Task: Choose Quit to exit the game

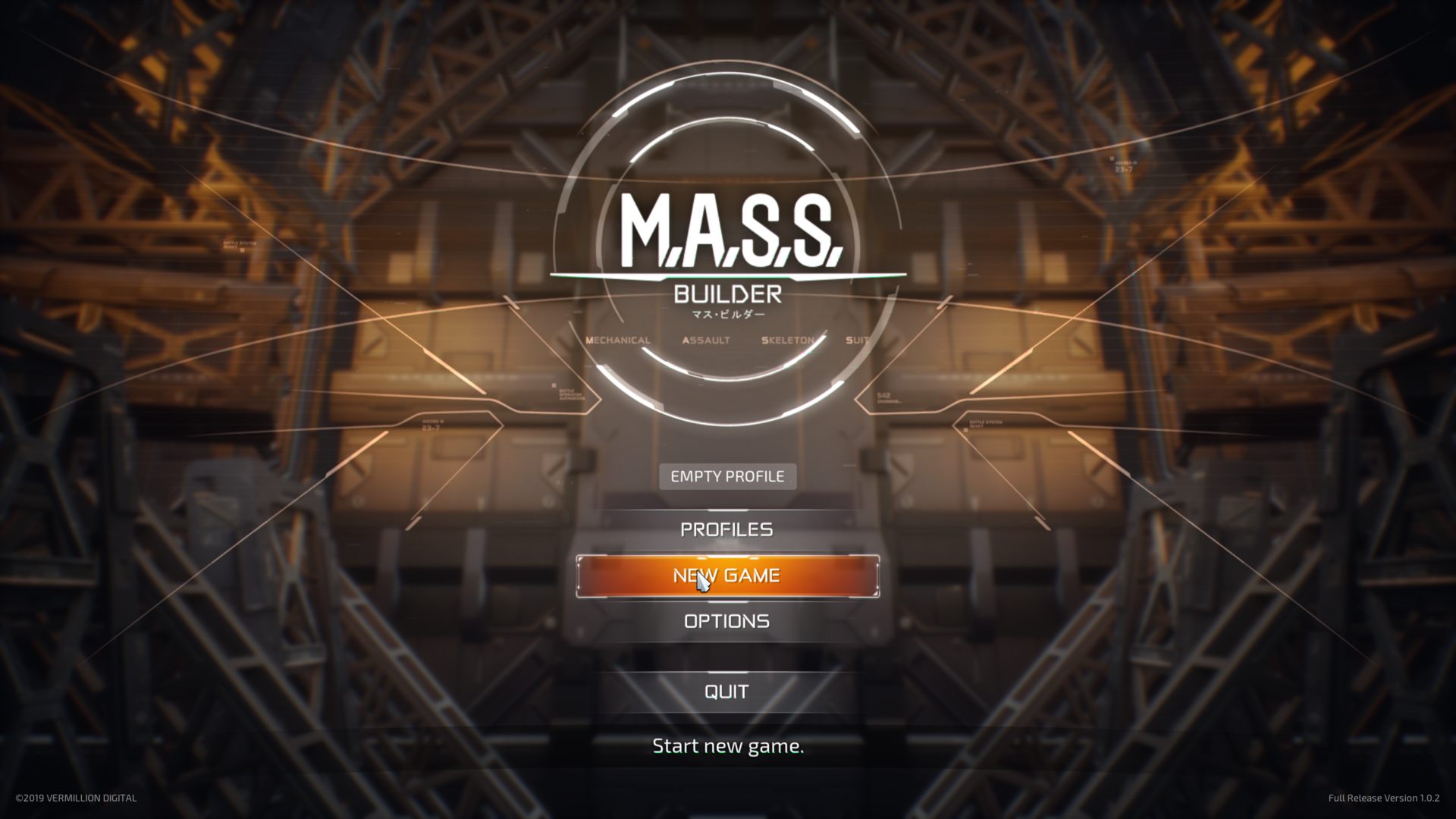Action: click(x=726, y=691)
